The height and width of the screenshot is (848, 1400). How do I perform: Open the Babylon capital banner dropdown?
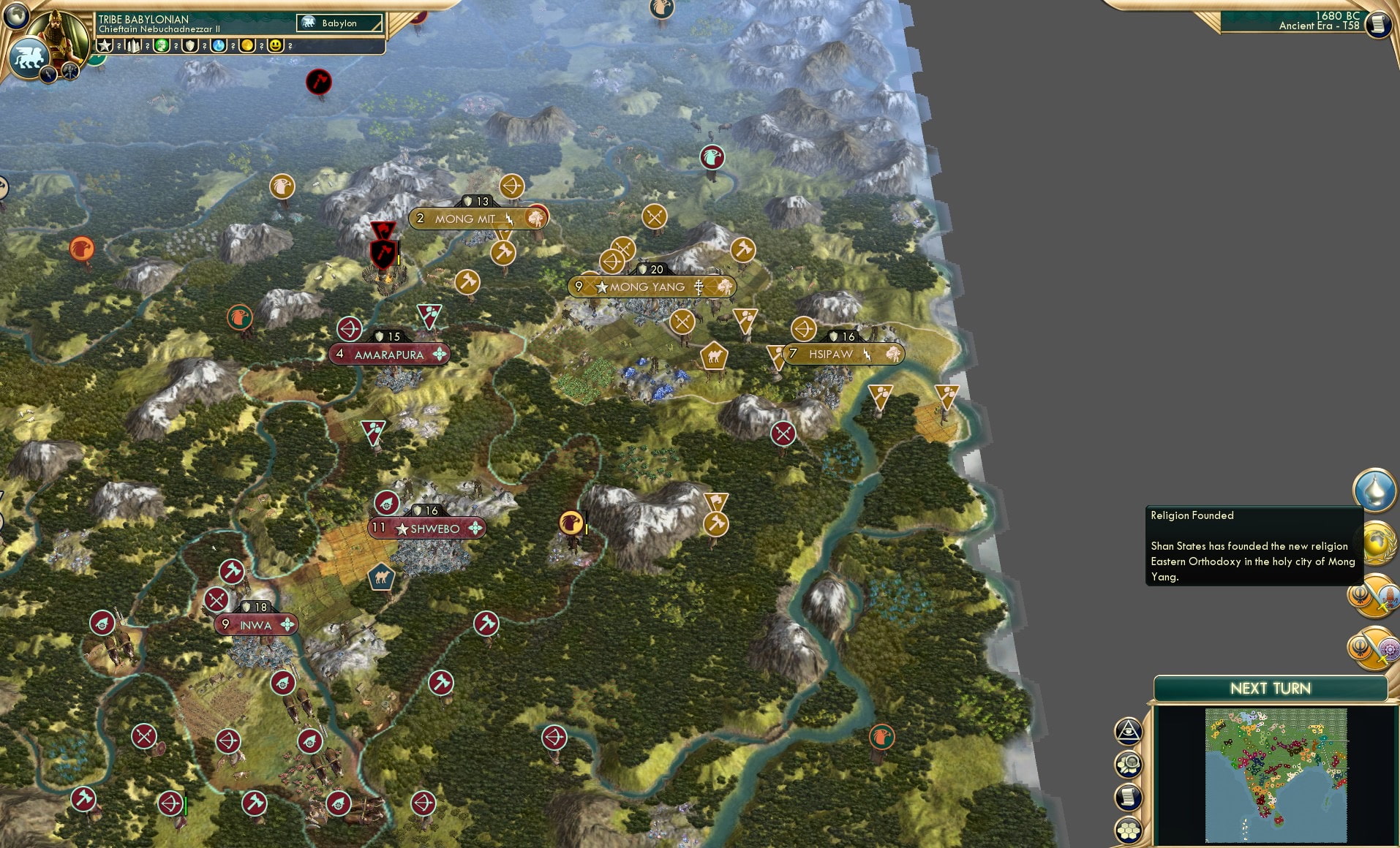pyautogui.click(x=339, y=23)
